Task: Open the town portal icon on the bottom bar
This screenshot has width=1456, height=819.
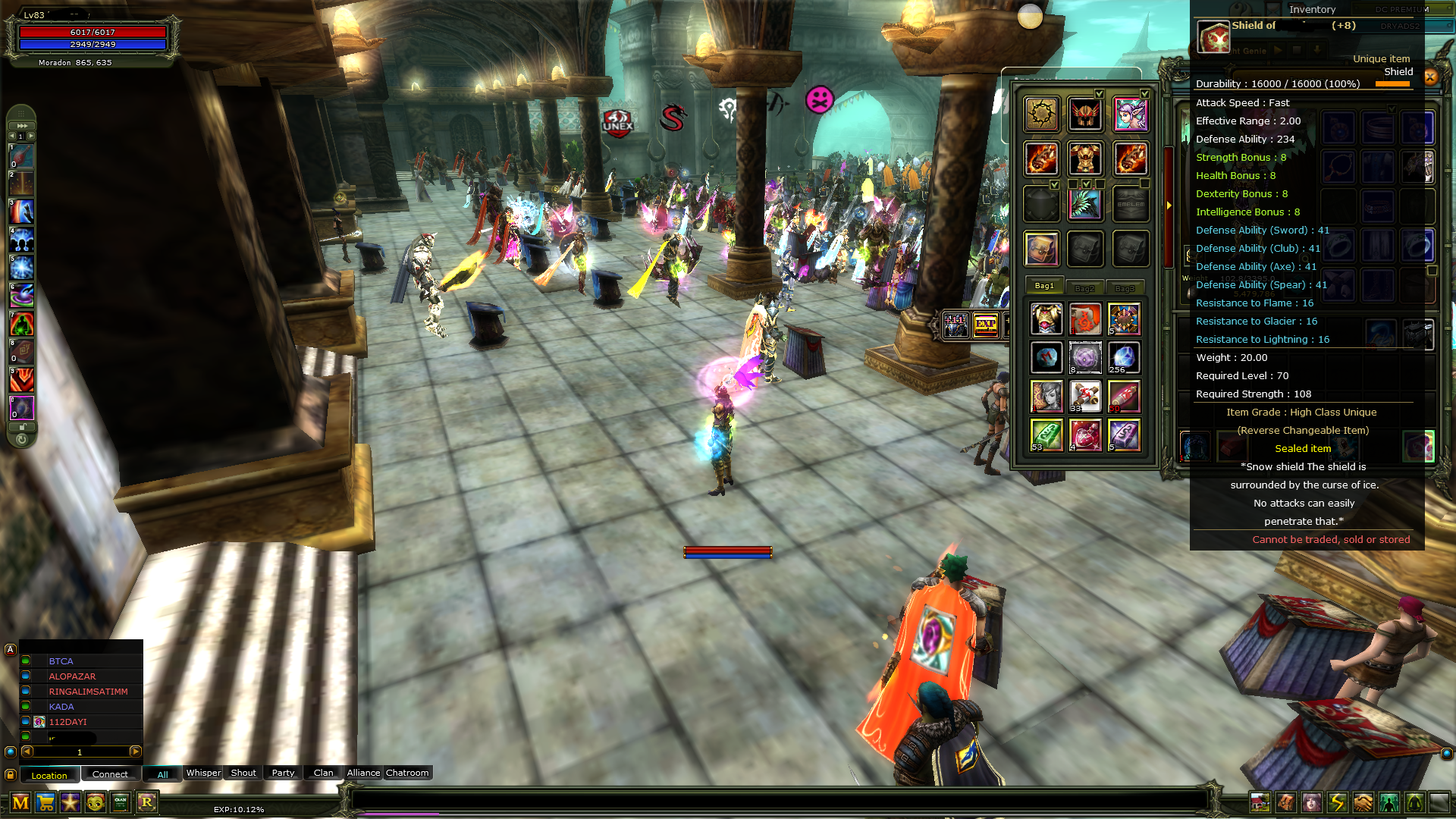Action: [x=1260, y=802]
